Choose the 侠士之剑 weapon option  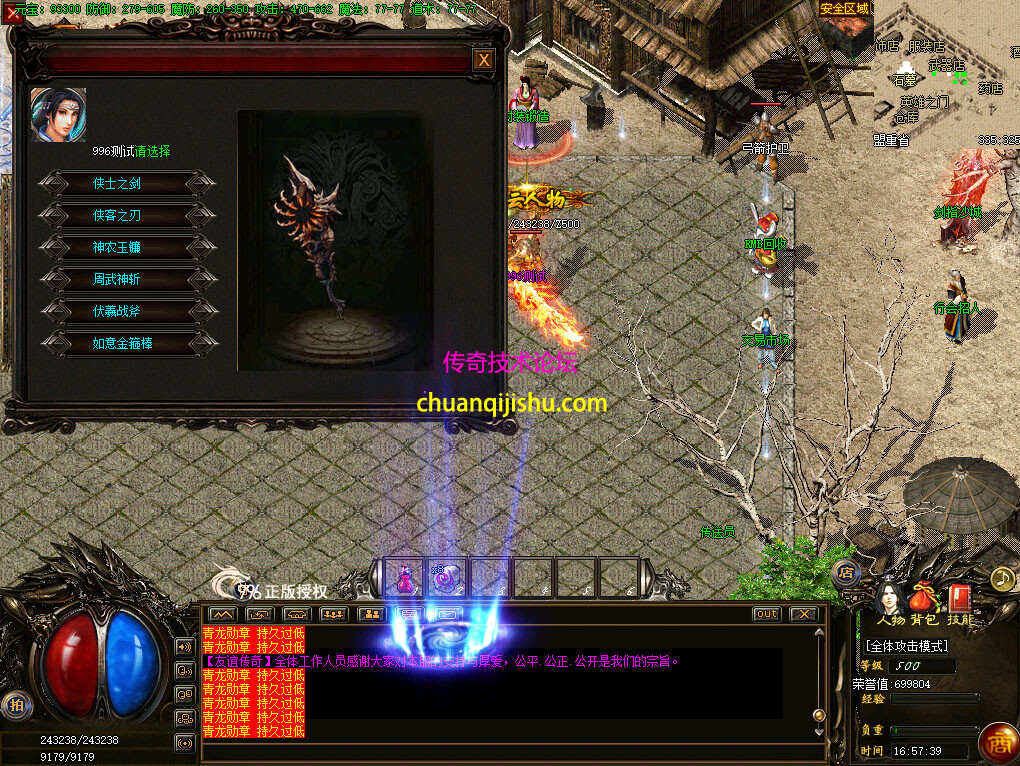point(126,183)
